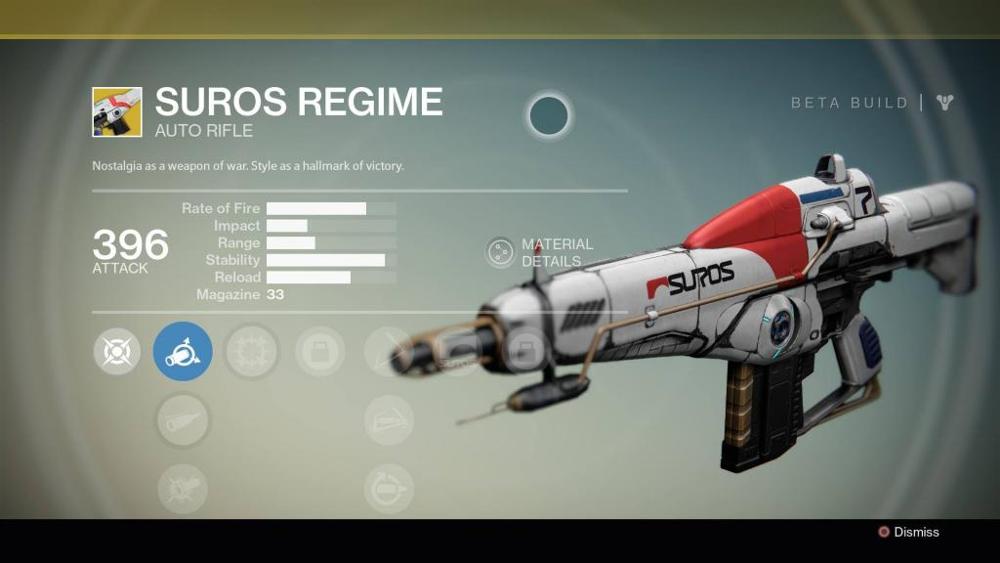Image resolution: width=1000 pixels, height=563 pixels.
Task: Open Material Details
Action: 500,252
